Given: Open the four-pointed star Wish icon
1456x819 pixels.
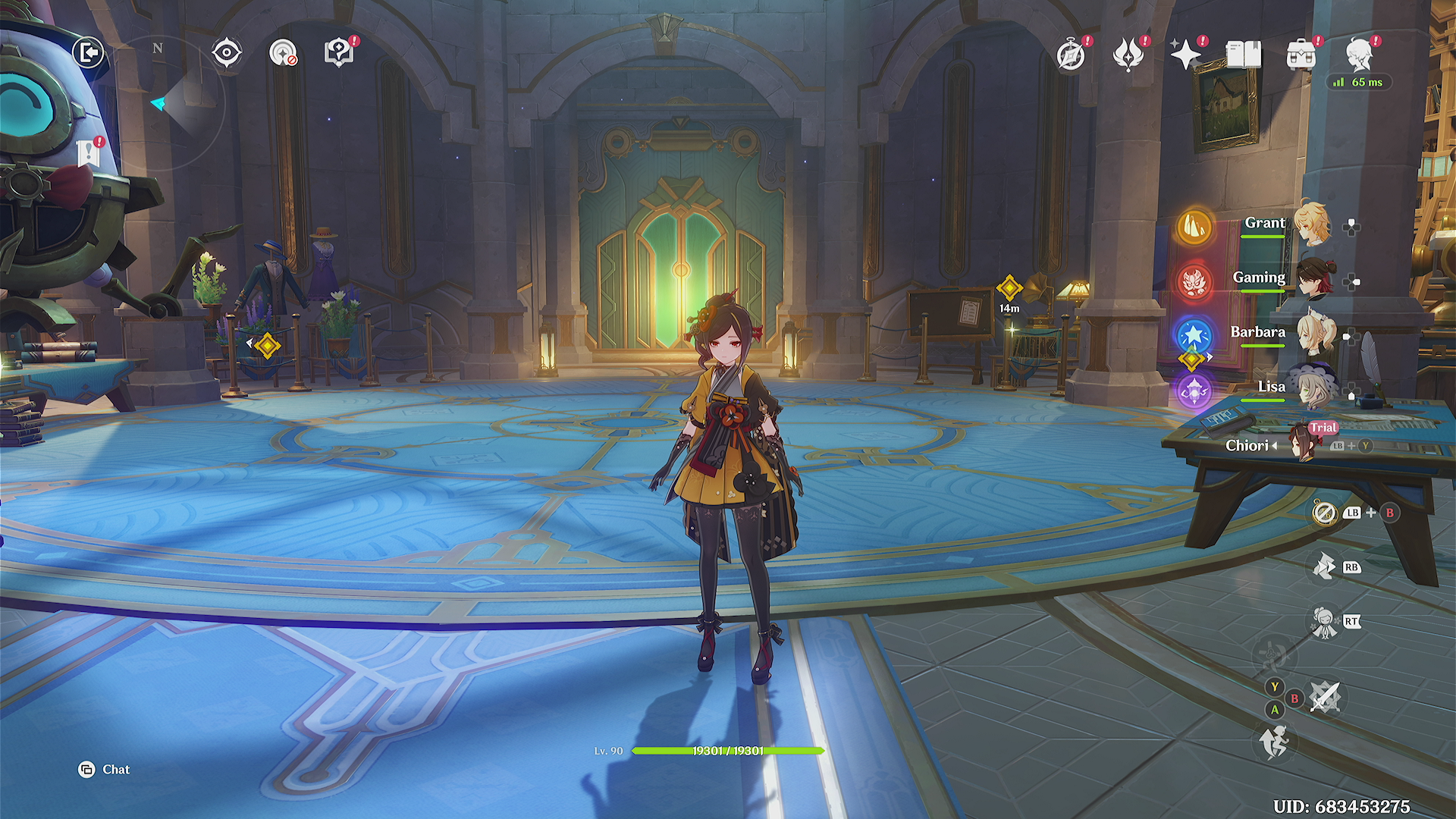Looking at the screenshot, I should tap(1185, 54).
